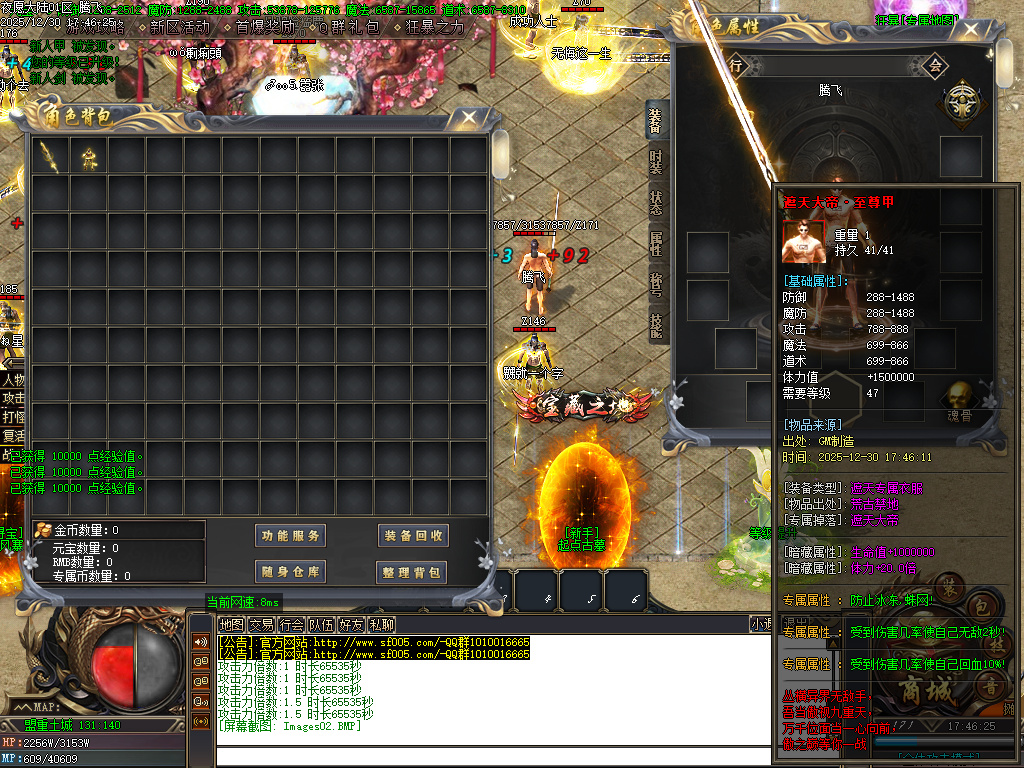Open the 随身仓库 portable warehouse
Image resolution: width=1024 pixels, height=768 pixels.
click(x=291, y=572)
